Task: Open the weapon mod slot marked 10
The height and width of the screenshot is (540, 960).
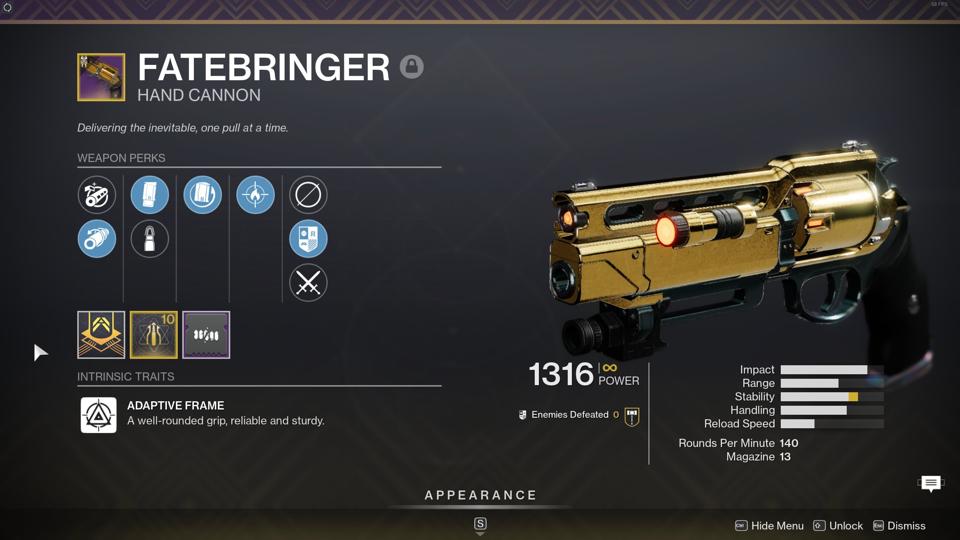Action: (x=154, y=335)
